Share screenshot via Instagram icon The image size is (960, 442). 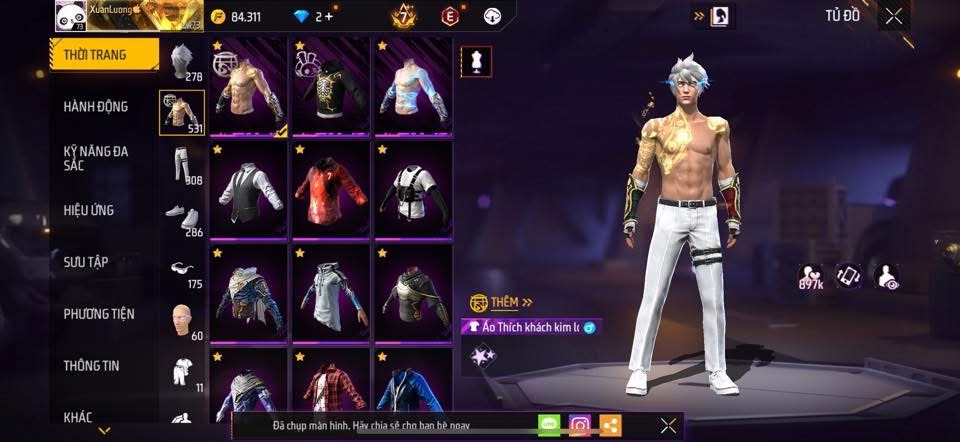pos(580,426)
